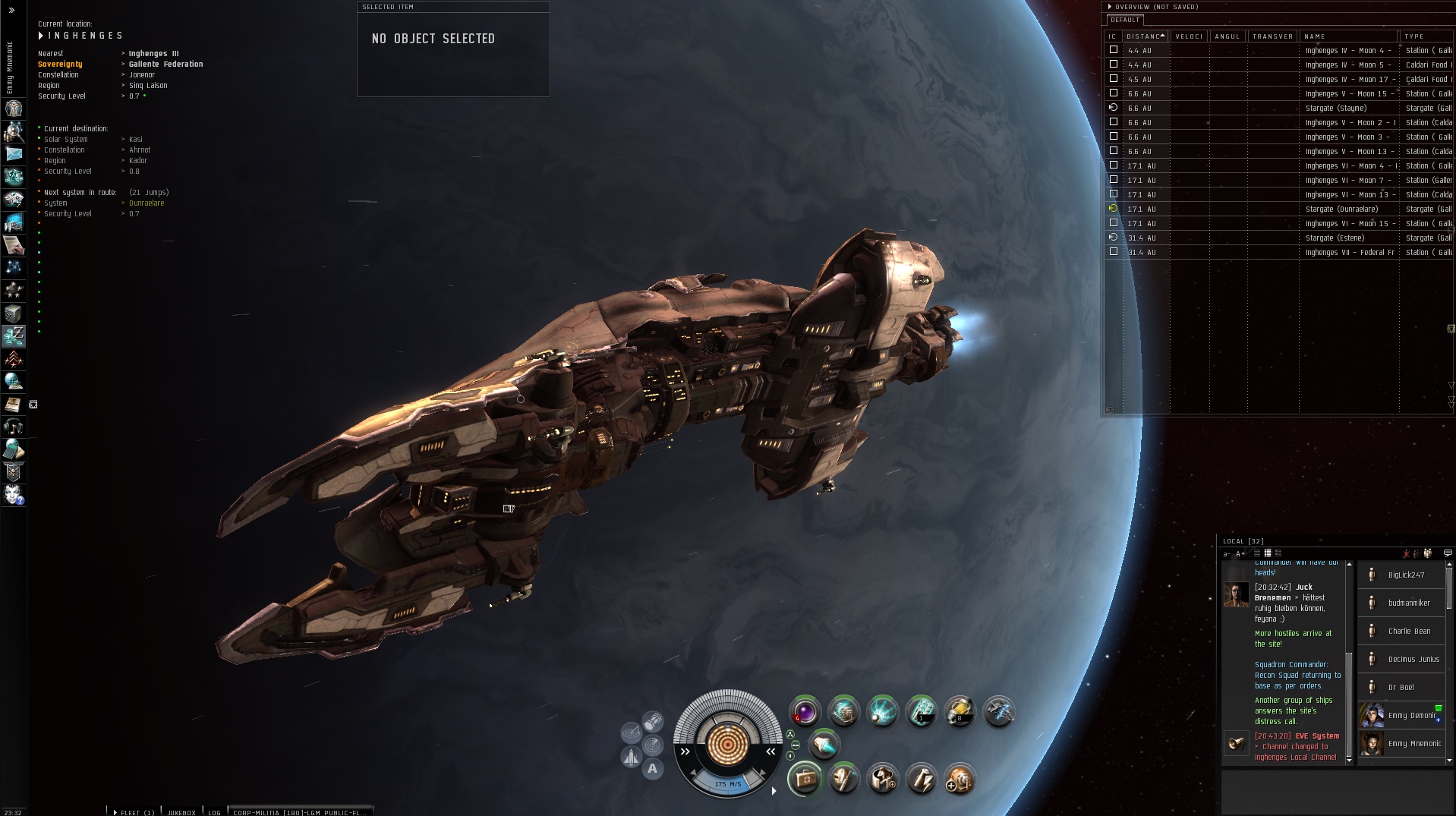Toggle the autopilot A button
The width and height of the screenshot is (1456, 816).
click(652, 769)
